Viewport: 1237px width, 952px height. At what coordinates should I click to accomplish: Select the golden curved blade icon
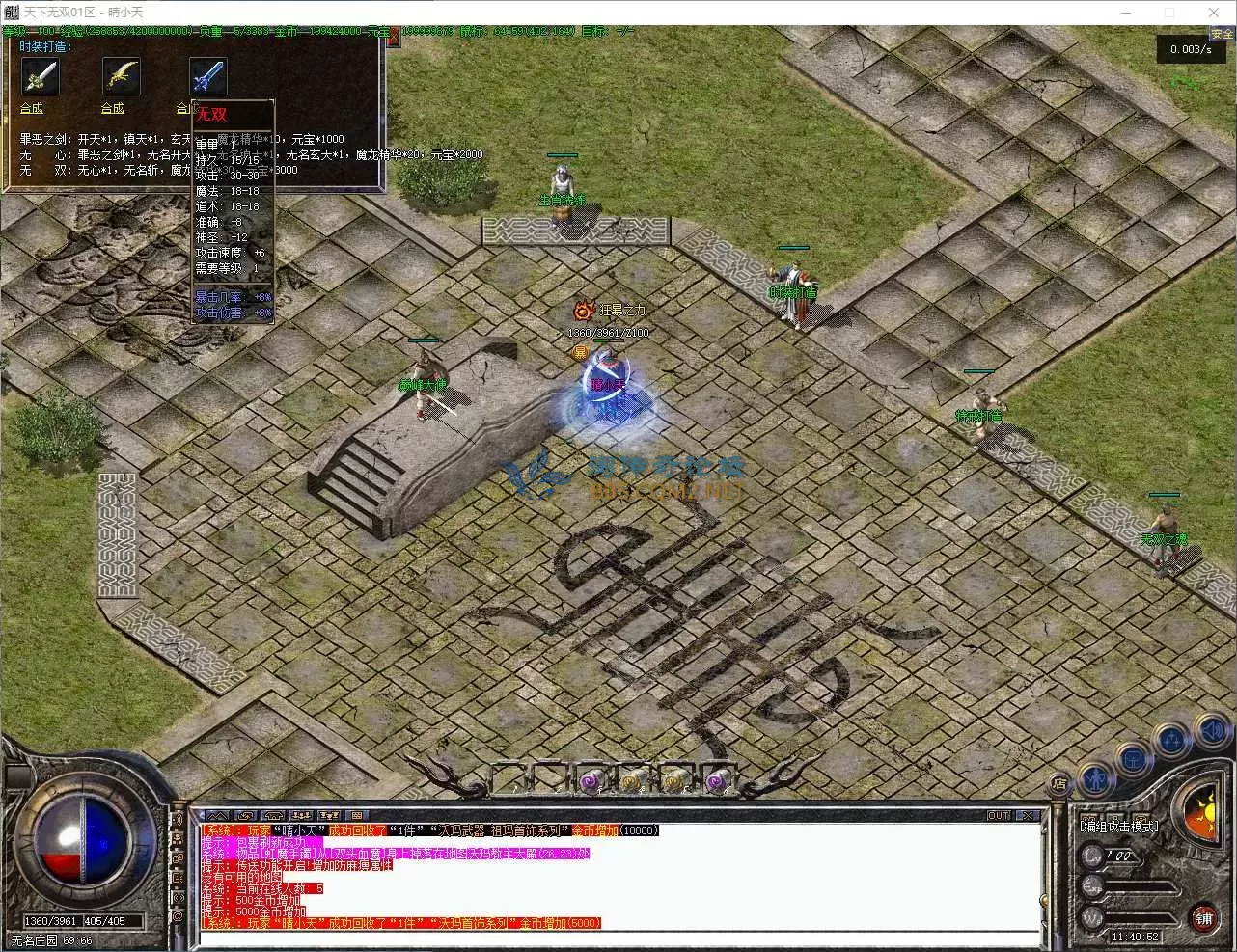click(x=122, y=75)
